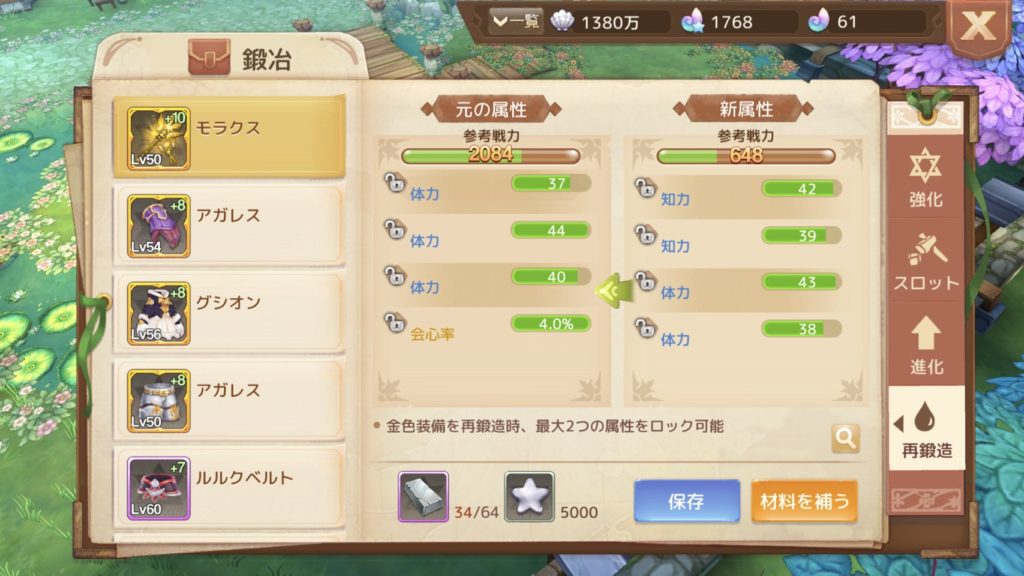Click the 材料を補う button
The image size is (1024, 576).
[804, 501]
